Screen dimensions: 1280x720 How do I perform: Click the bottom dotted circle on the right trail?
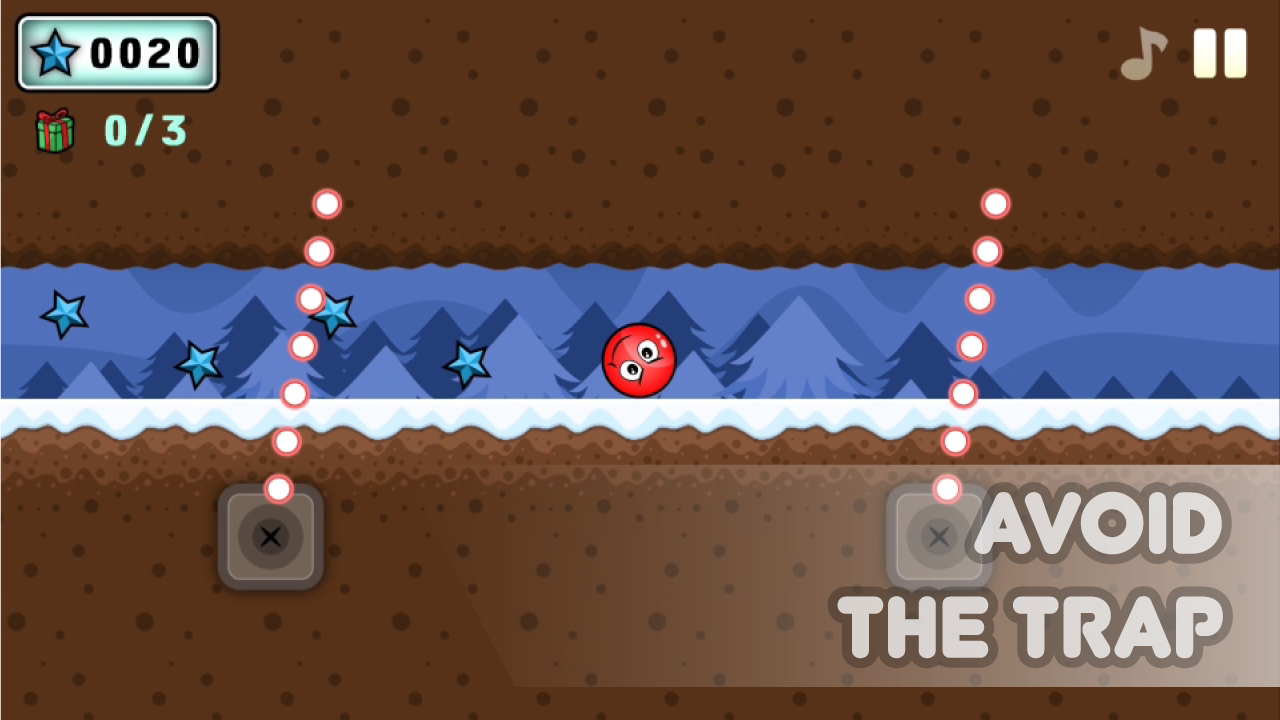[x=947, y=487]
